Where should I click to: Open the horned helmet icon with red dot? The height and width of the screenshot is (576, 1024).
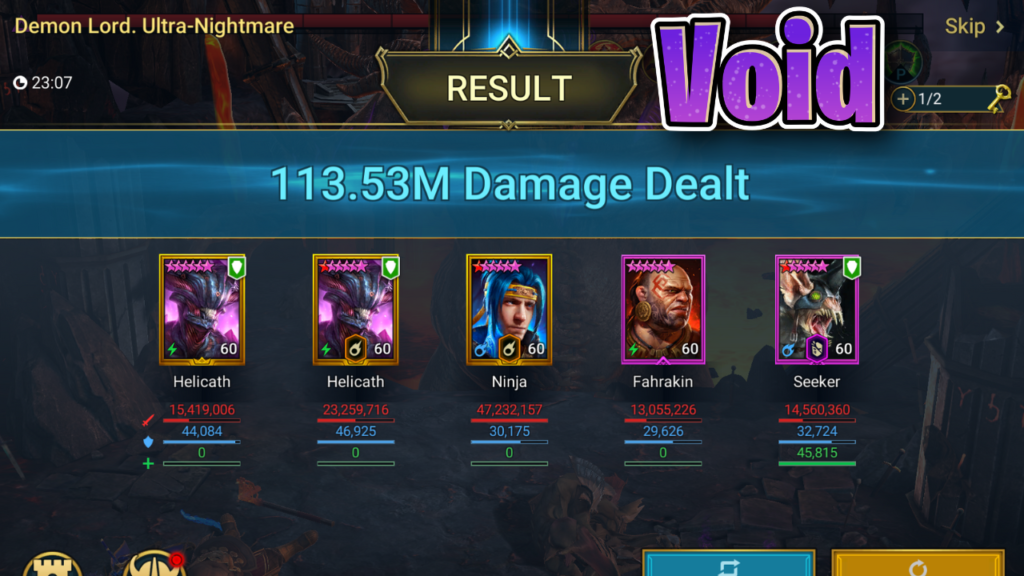pyautogui.click(x=154, y=564)
